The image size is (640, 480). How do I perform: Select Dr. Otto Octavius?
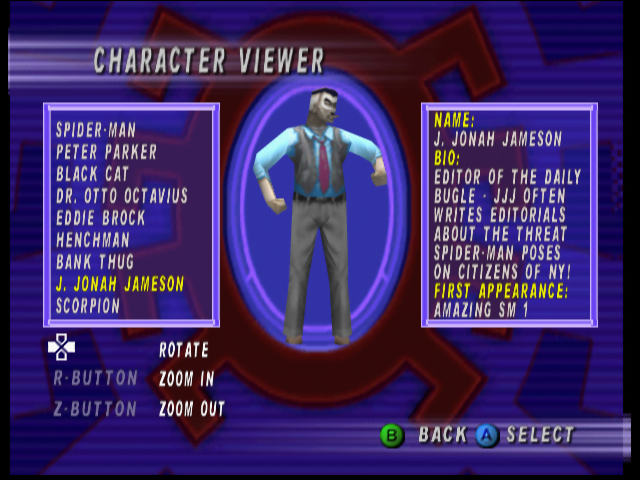coord(122,196)
